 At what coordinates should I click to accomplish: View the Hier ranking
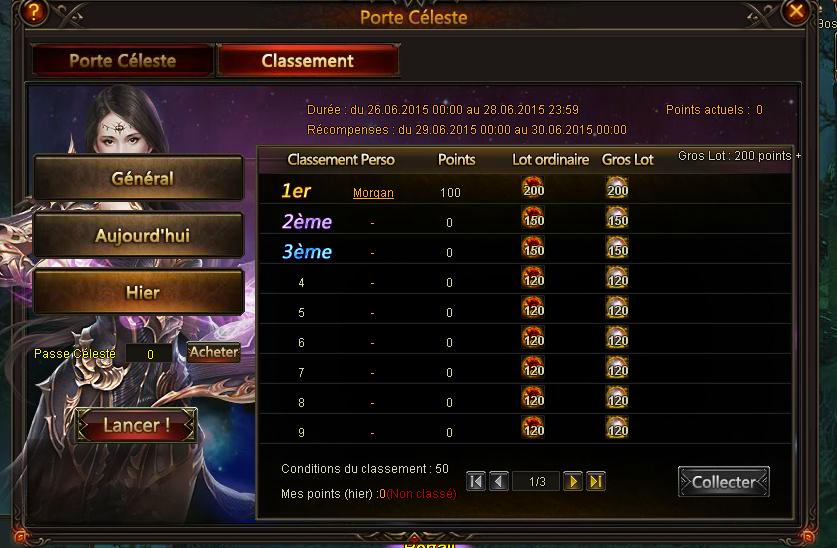tap(139, 293)
